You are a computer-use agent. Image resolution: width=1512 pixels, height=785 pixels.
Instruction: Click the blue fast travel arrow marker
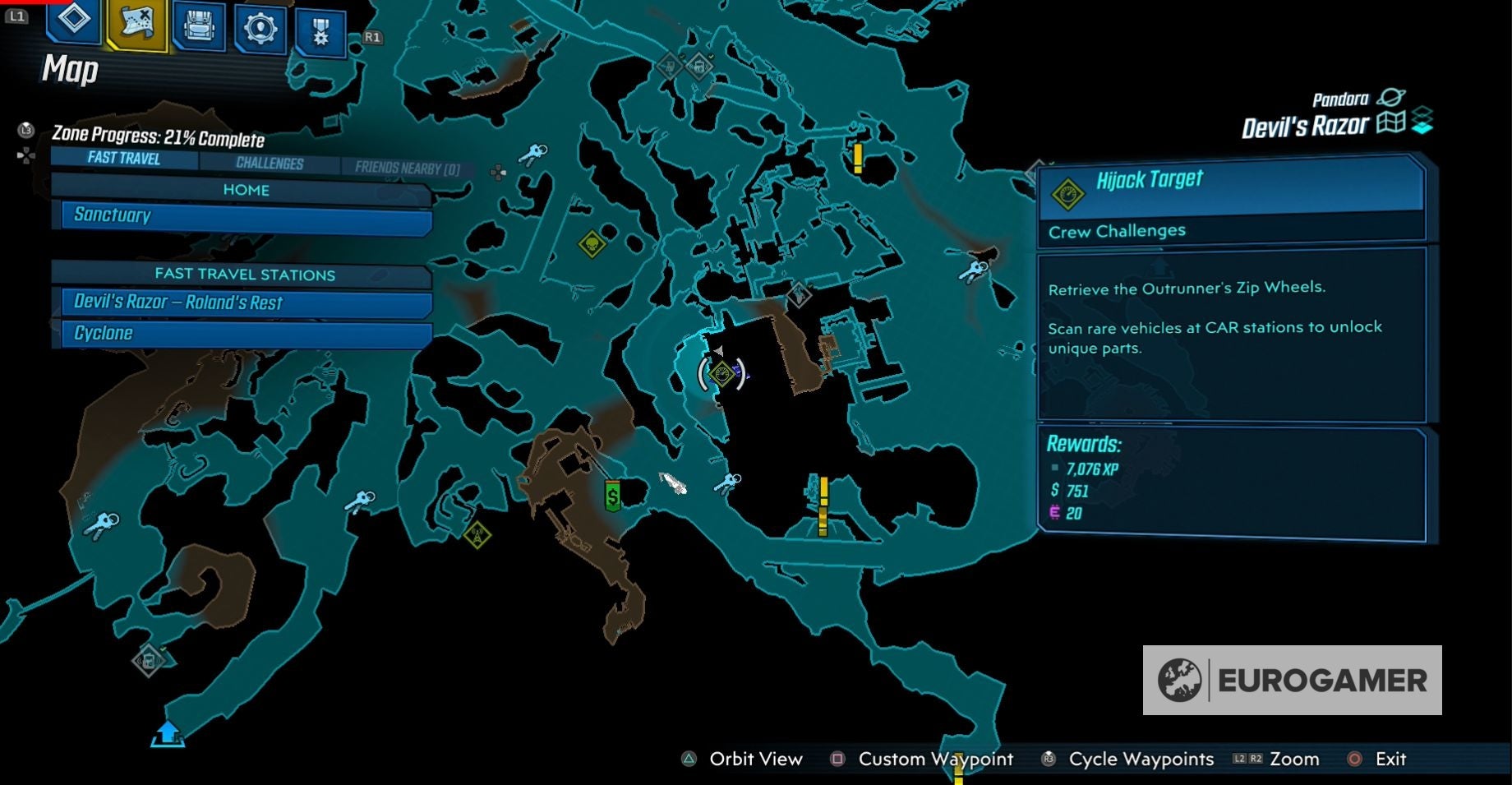(x=168, y=733)
